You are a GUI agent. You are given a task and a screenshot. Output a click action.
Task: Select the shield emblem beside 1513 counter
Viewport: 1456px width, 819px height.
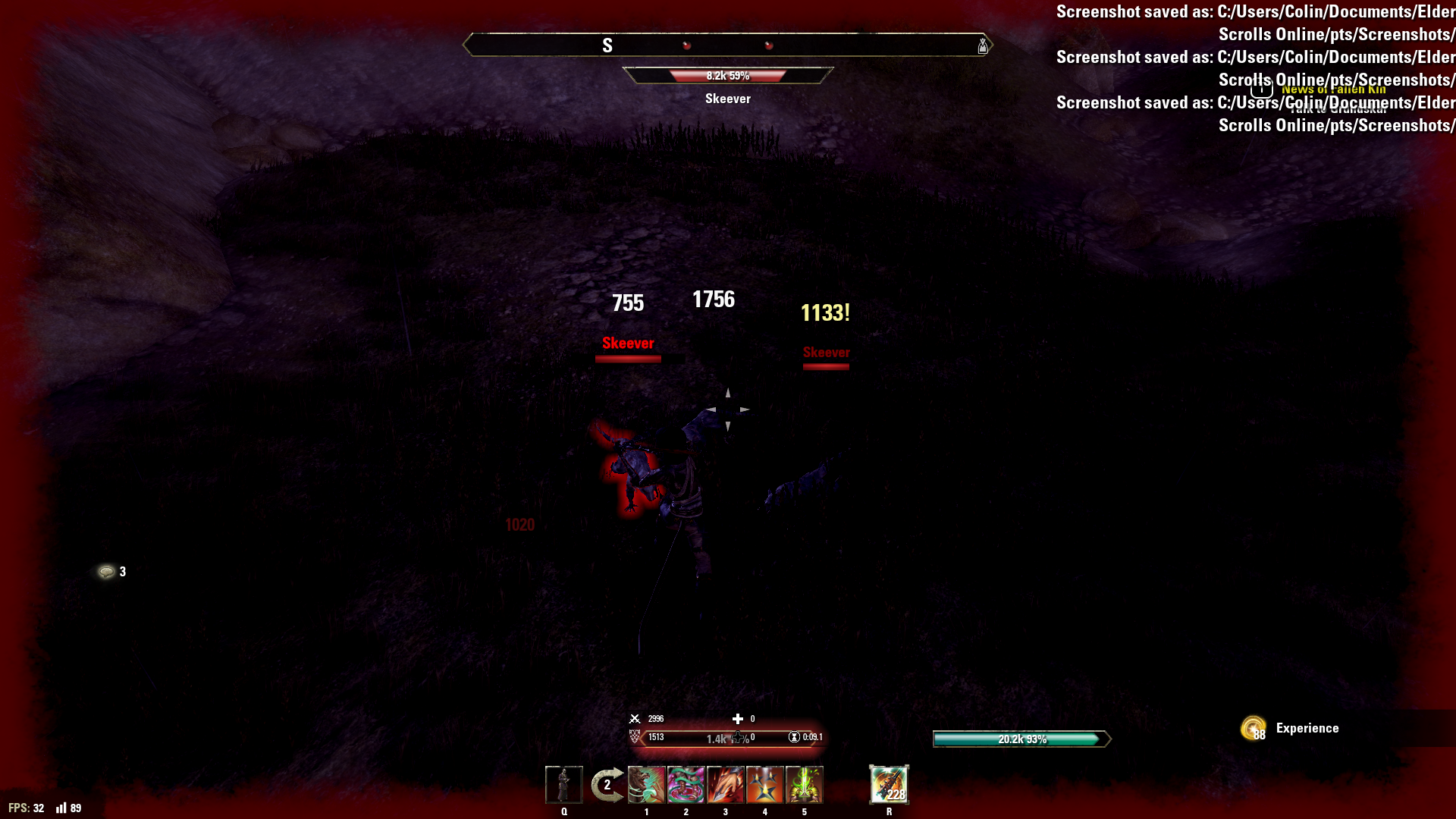[x=635, y=736]
